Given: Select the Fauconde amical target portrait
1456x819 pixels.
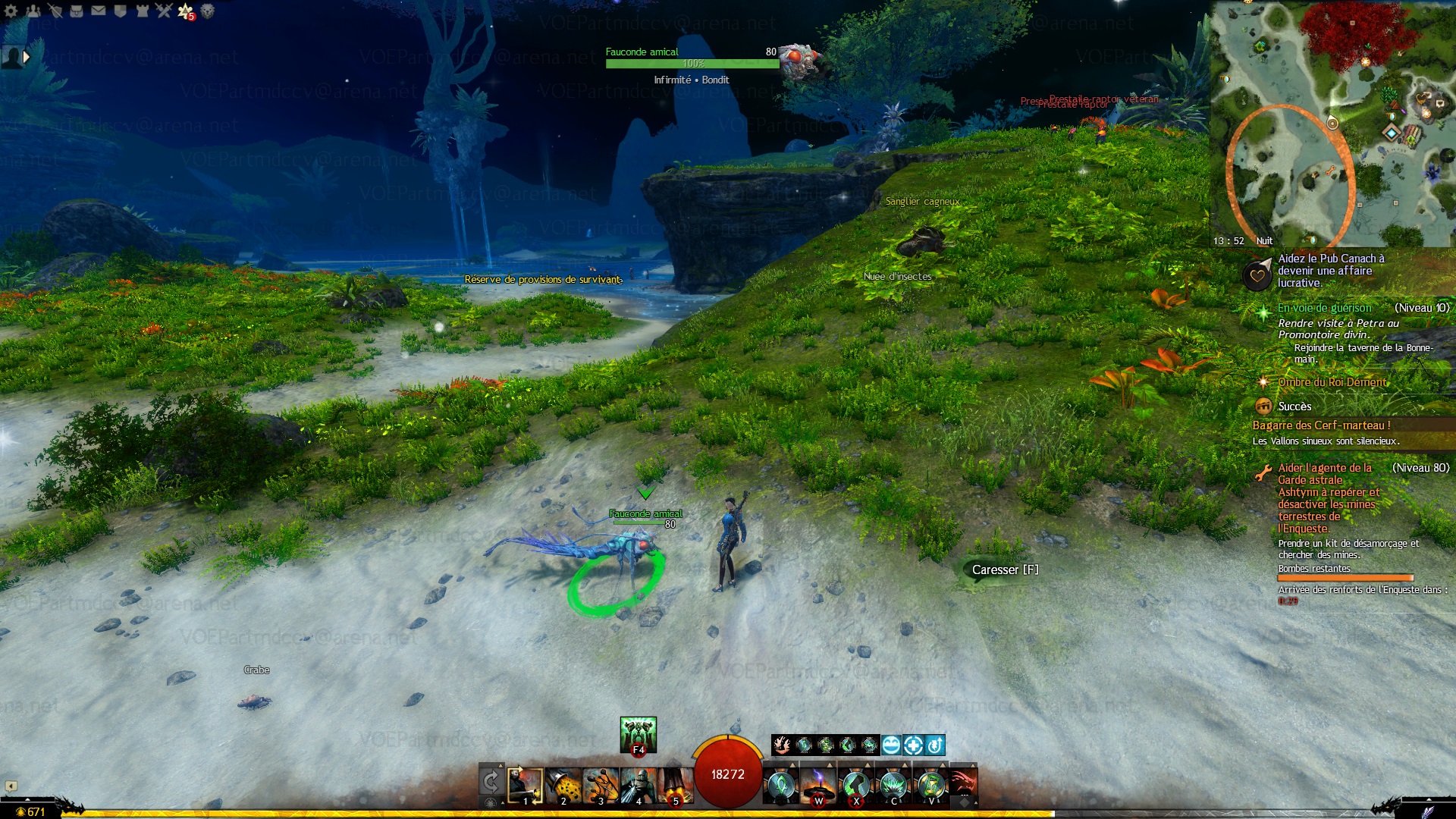Looking at the screenshot, I should tap(799, 61).
